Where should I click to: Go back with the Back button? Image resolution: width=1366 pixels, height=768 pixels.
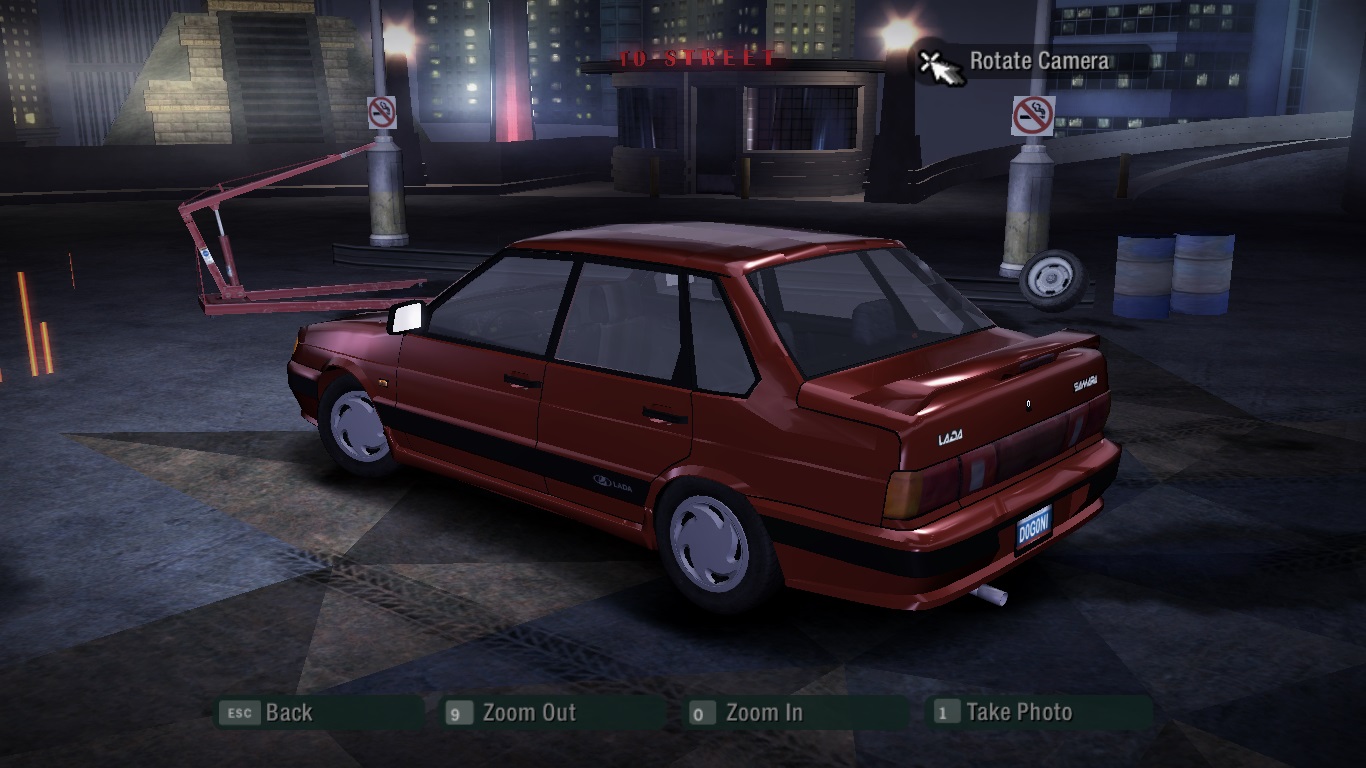tap(288, 713)
